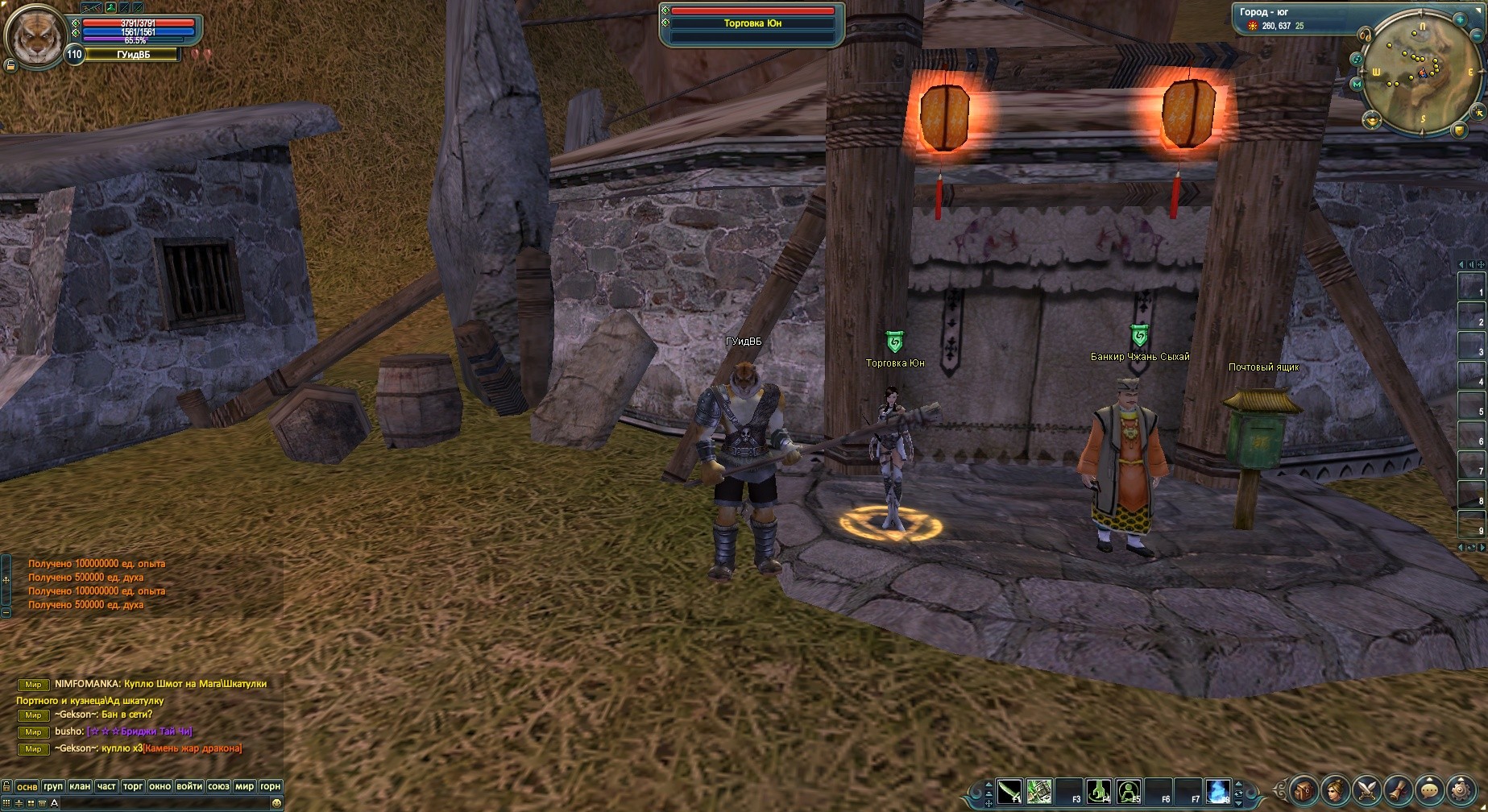Open the chat emoticon smiley picker
The width and height of the screenshot is (1488, 812).
point(276,803)
